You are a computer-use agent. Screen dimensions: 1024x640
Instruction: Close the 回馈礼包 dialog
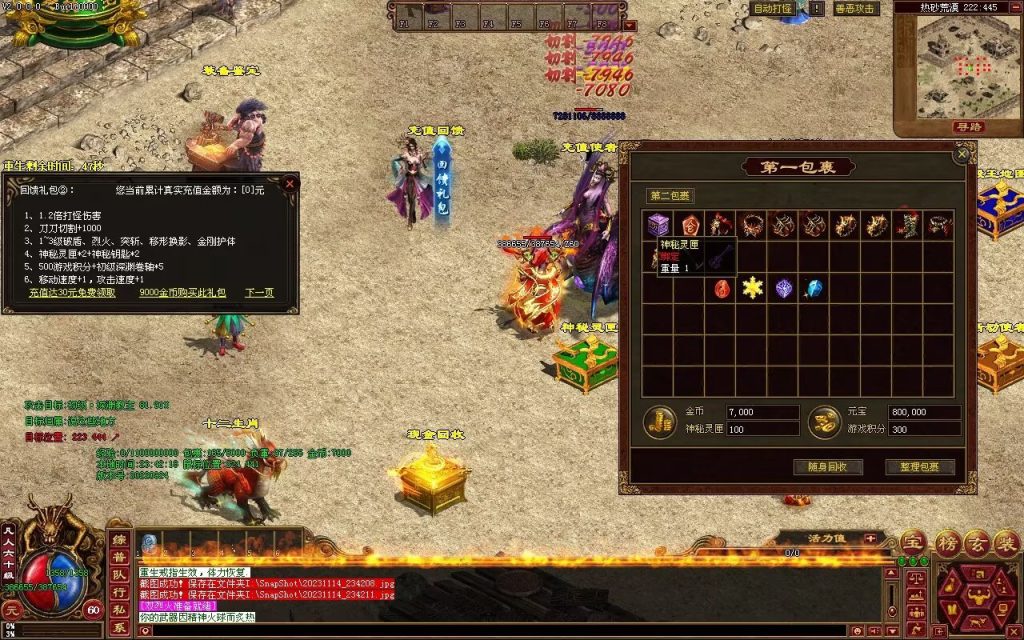tap(289, 184)
